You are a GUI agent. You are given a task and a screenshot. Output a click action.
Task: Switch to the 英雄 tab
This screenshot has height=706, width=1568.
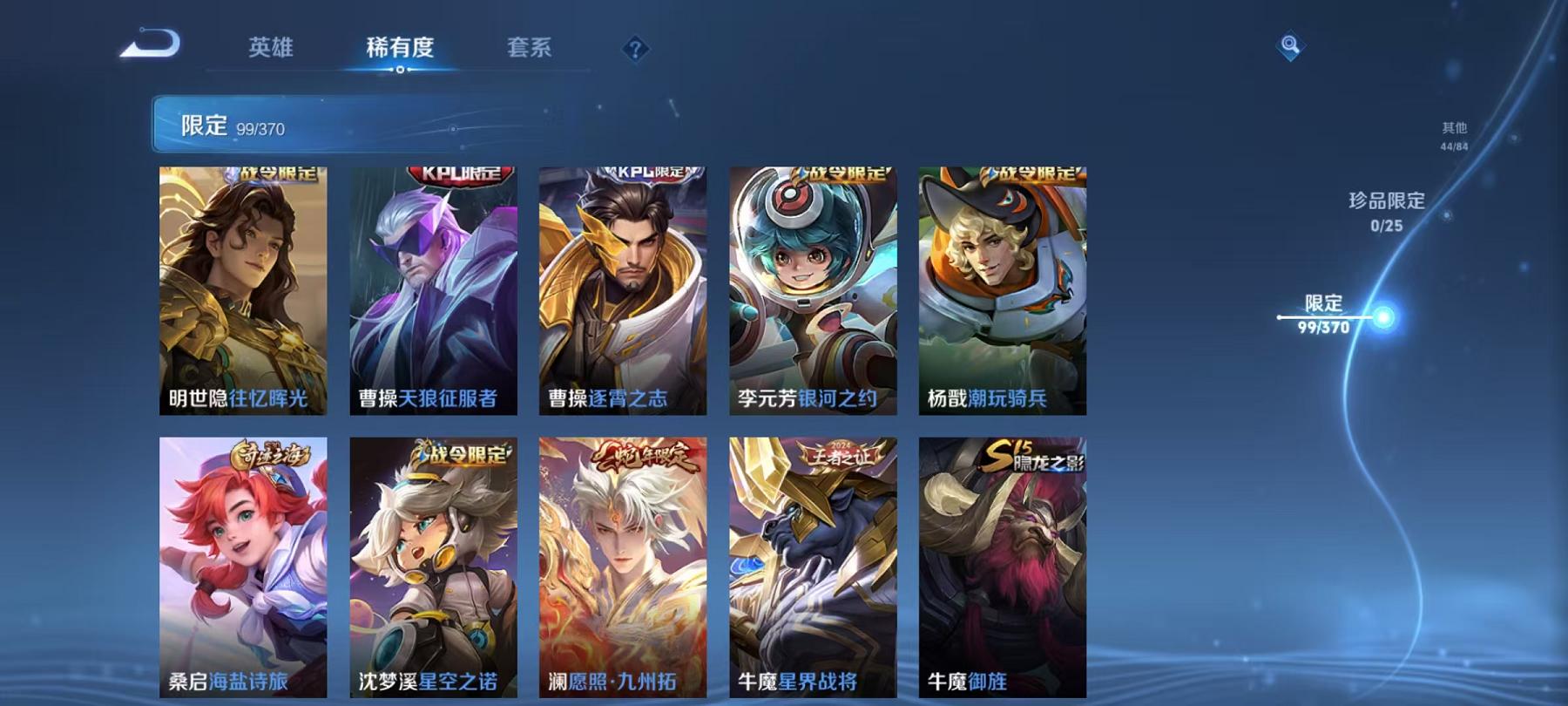tap(271, 48)
